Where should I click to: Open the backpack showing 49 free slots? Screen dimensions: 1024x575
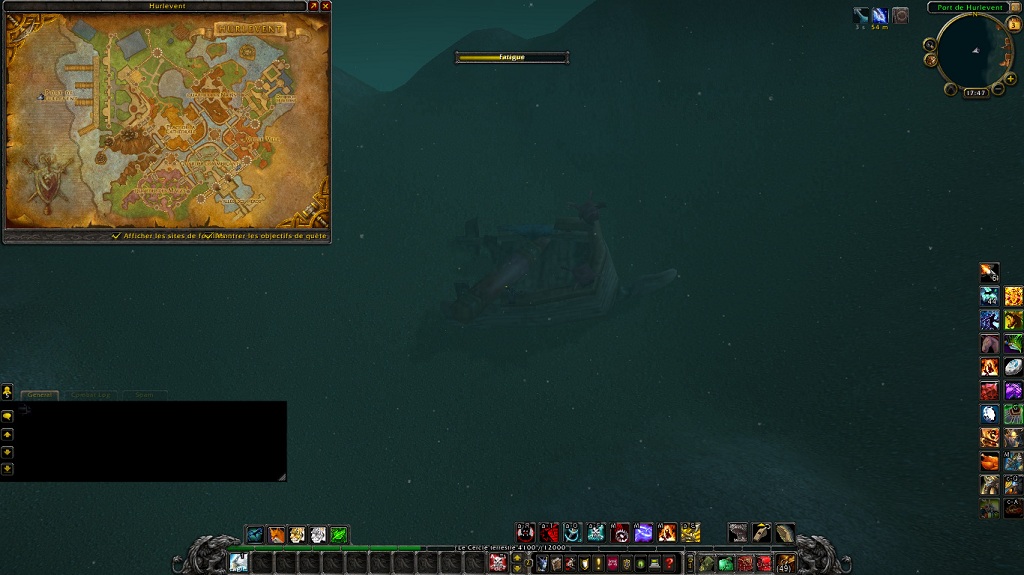[787, 563]
